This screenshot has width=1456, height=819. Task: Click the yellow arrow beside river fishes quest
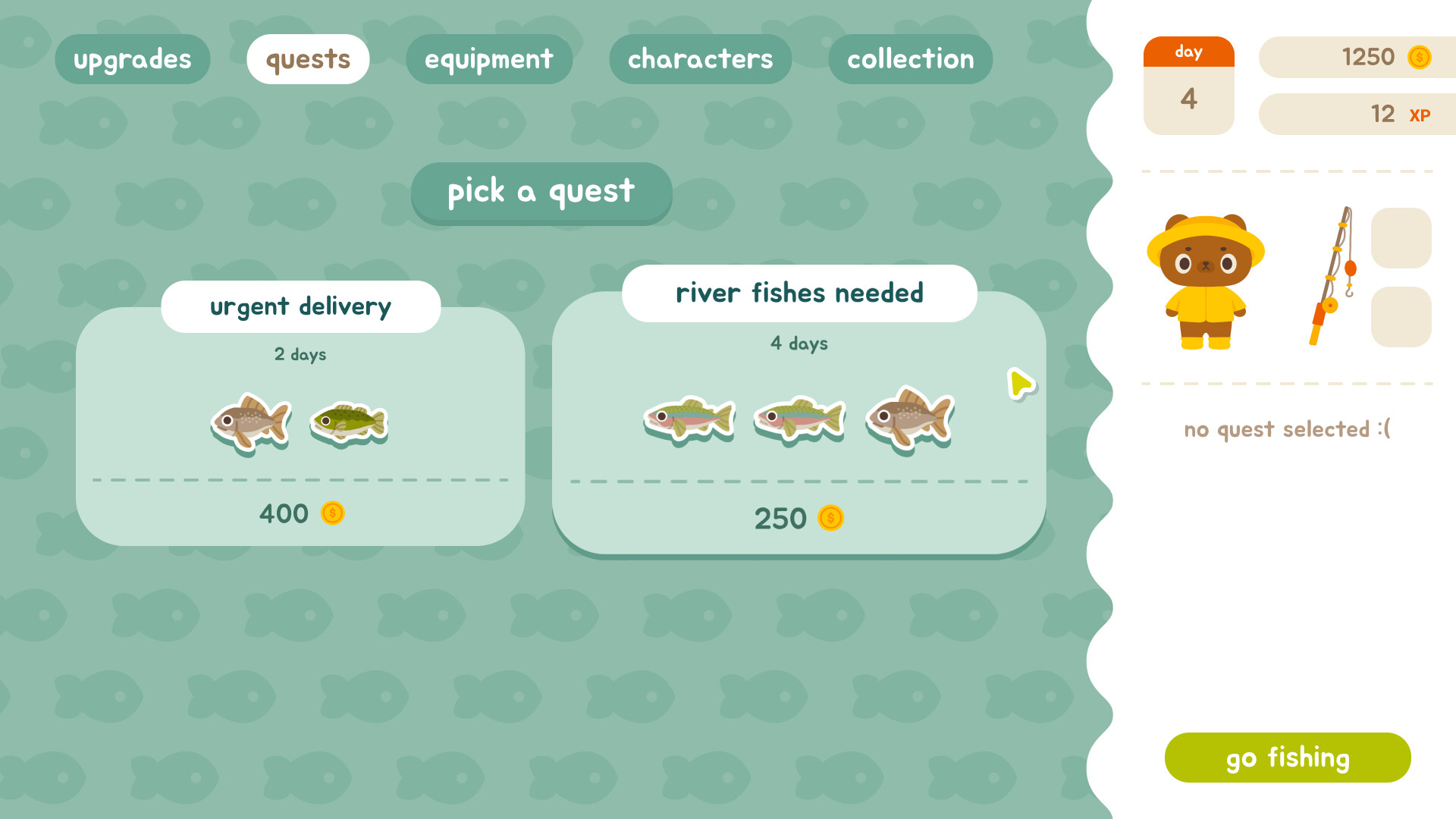(x=1020, y=384)
